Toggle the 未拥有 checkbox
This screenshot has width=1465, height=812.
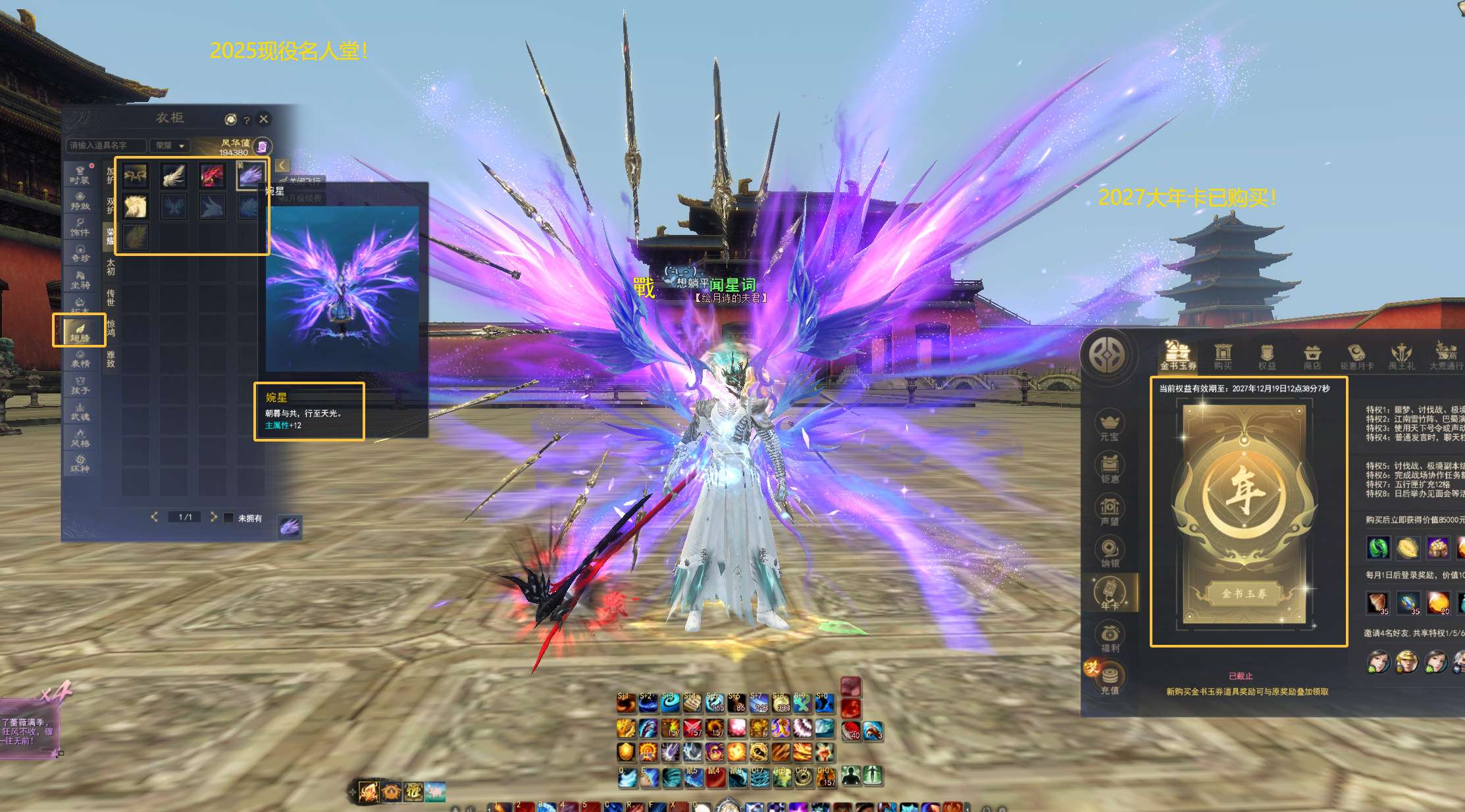point(228,518)
